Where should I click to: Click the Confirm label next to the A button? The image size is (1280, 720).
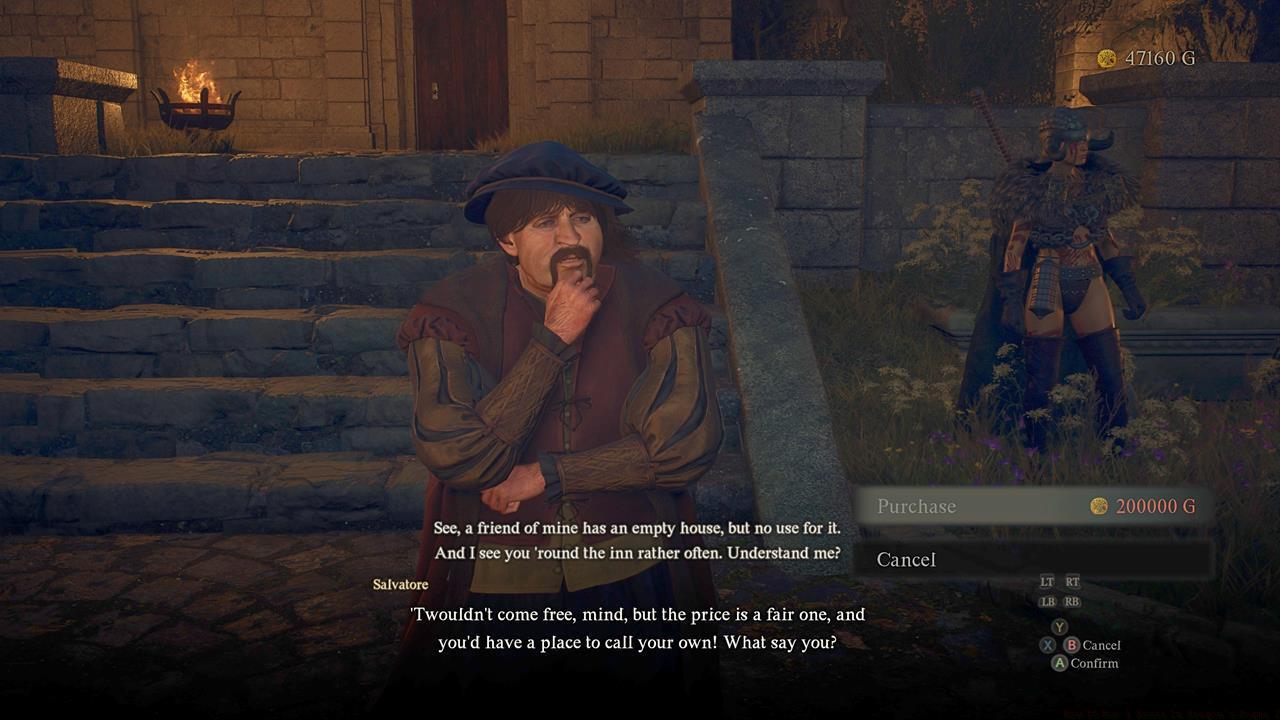tap(1095, 662)
